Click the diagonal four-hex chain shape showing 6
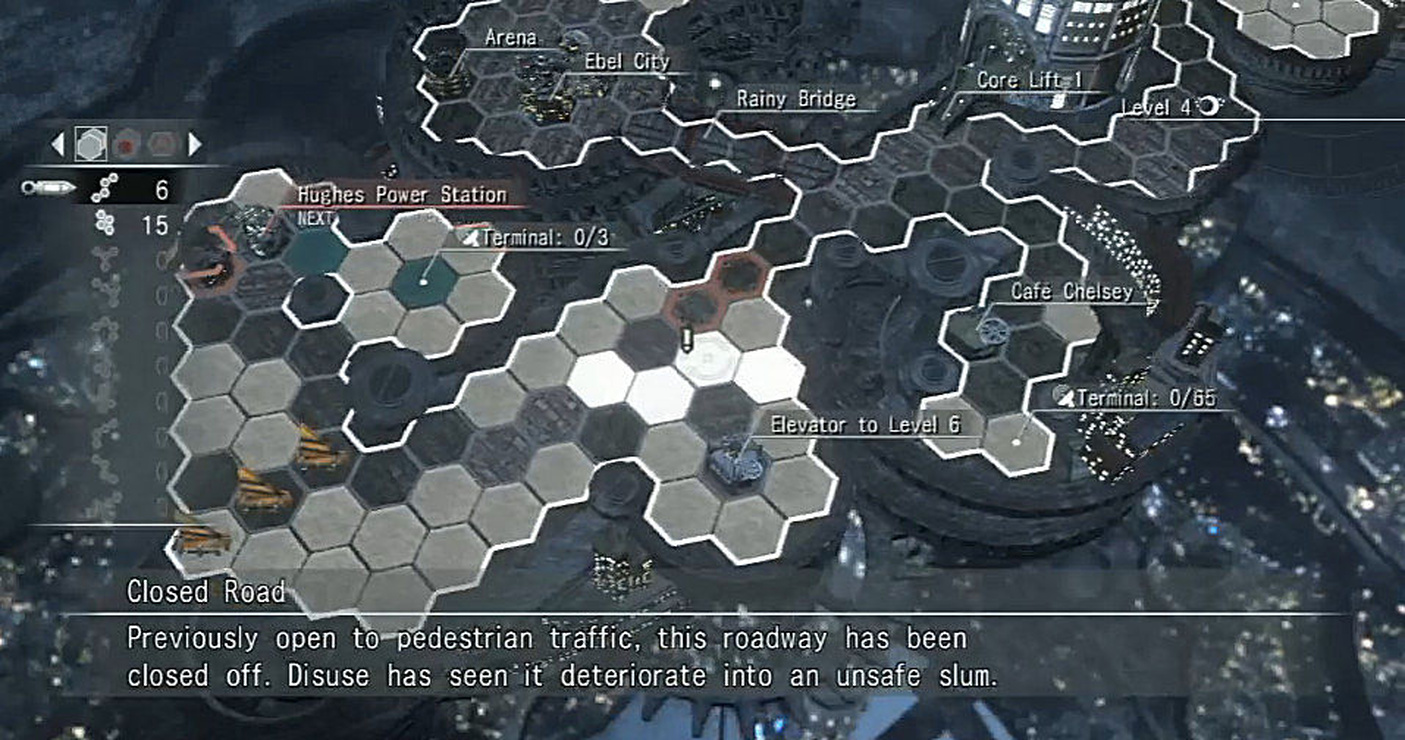This screenshot has width=1405, height=740. coord(103,187)
